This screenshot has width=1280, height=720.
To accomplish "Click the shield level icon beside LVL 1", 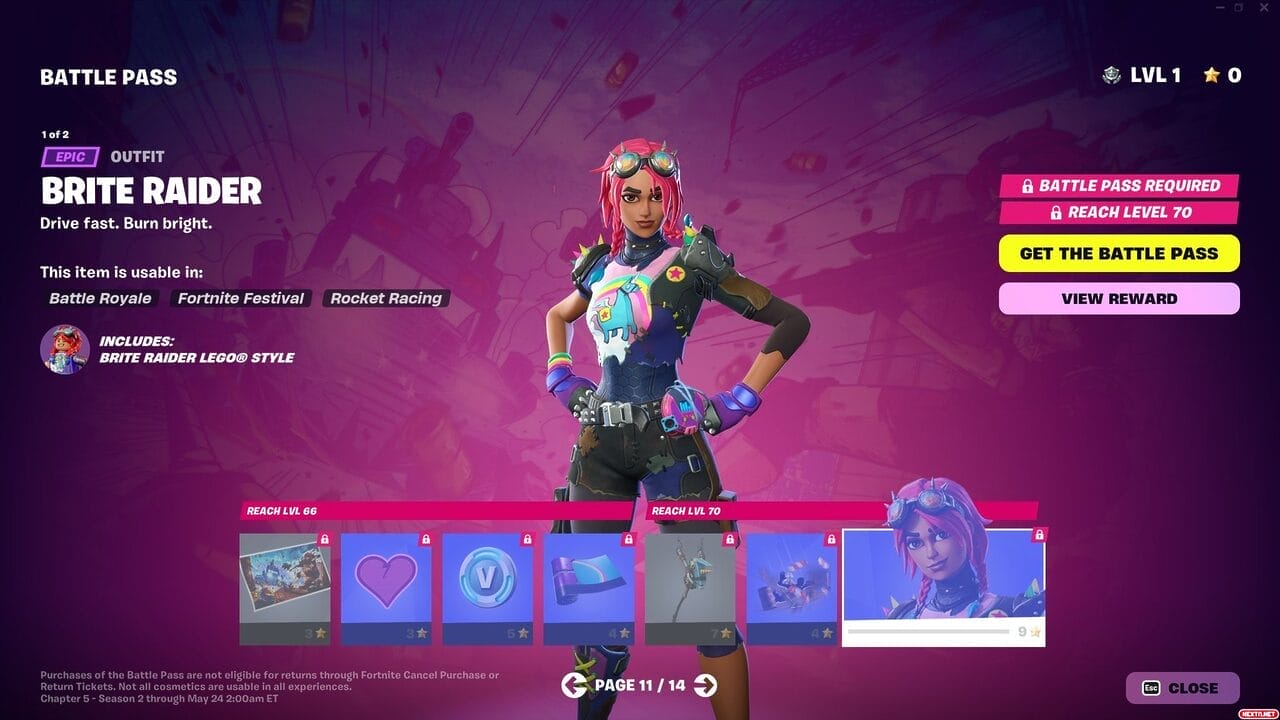I will pos(1113,74).
